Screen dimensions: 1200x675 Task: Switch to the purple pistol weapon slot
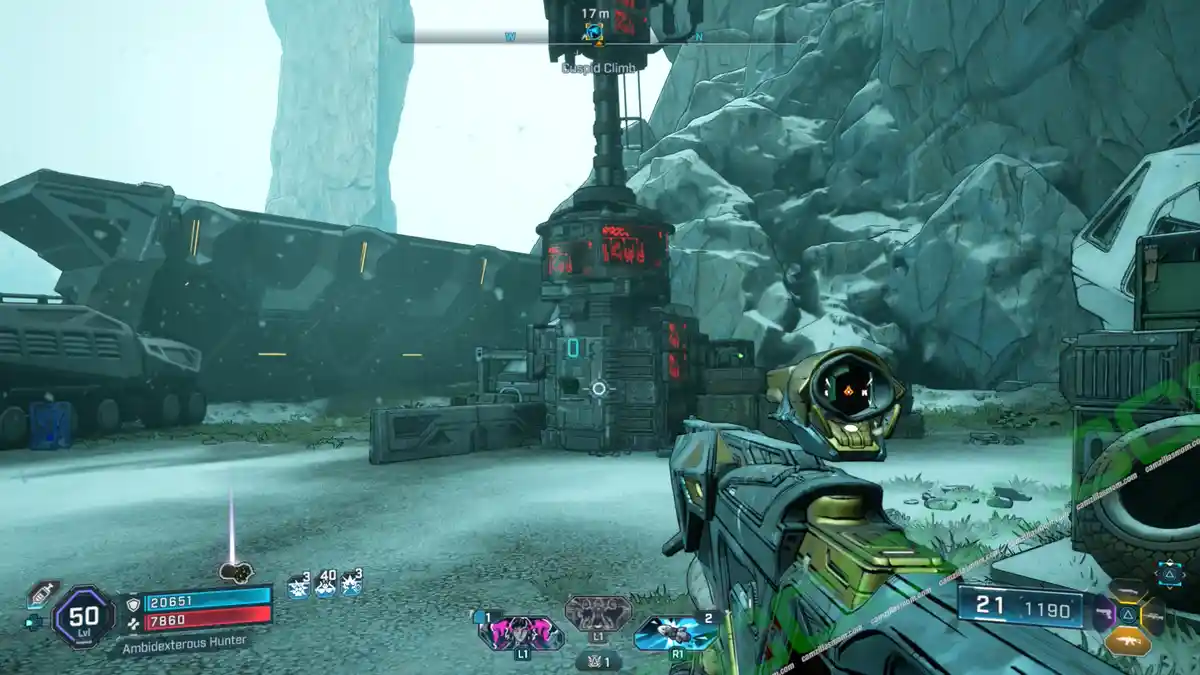[1104, 615]
